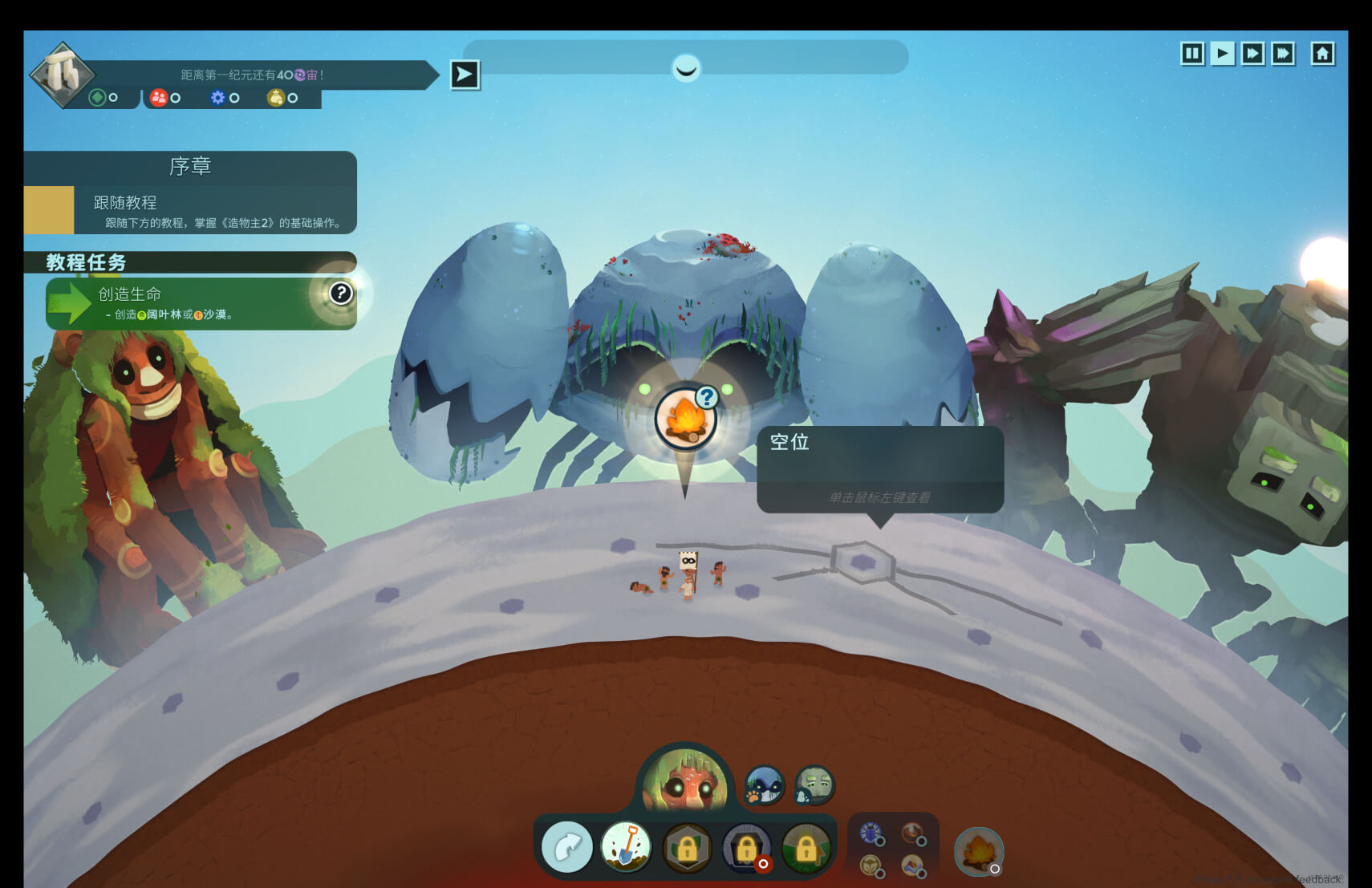1372x888 pixels.
Task: Activate the shovel dig ability
Action: (x=627, y=847)
